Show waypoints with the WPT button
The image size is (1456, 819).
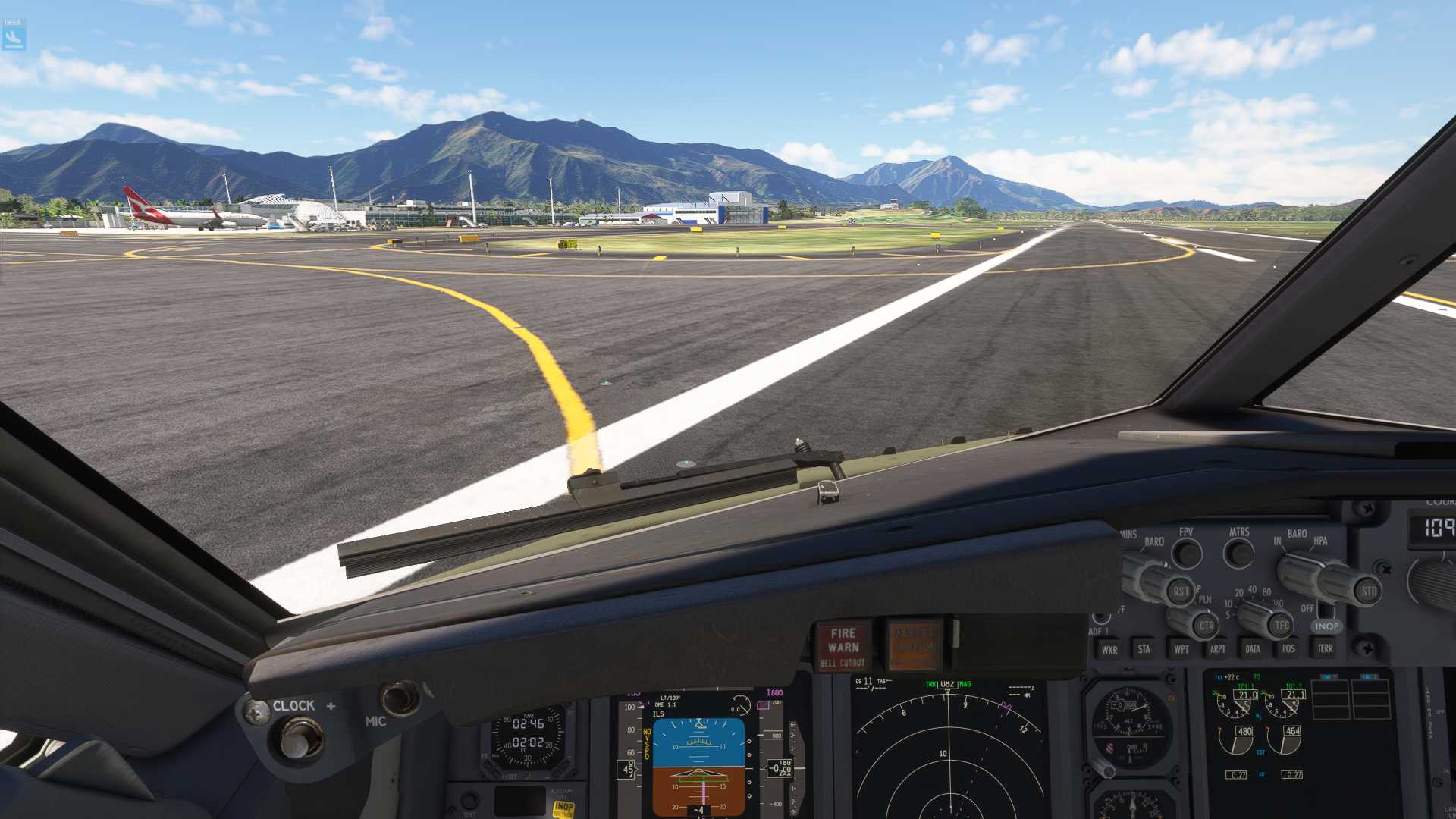(x=1181, y=649)
